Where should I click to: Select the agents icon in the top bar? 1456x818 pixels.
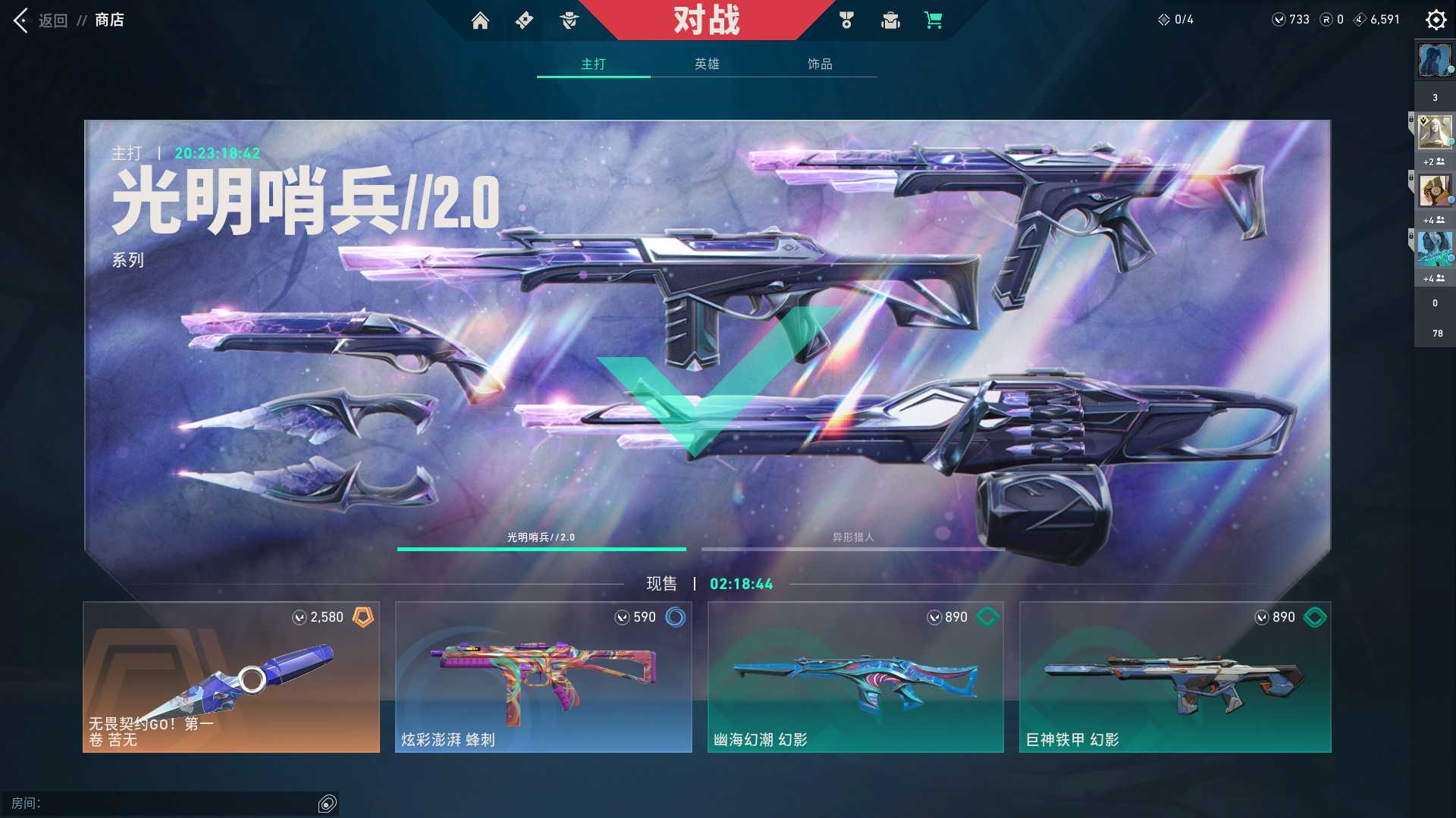[x=570, y=20]
